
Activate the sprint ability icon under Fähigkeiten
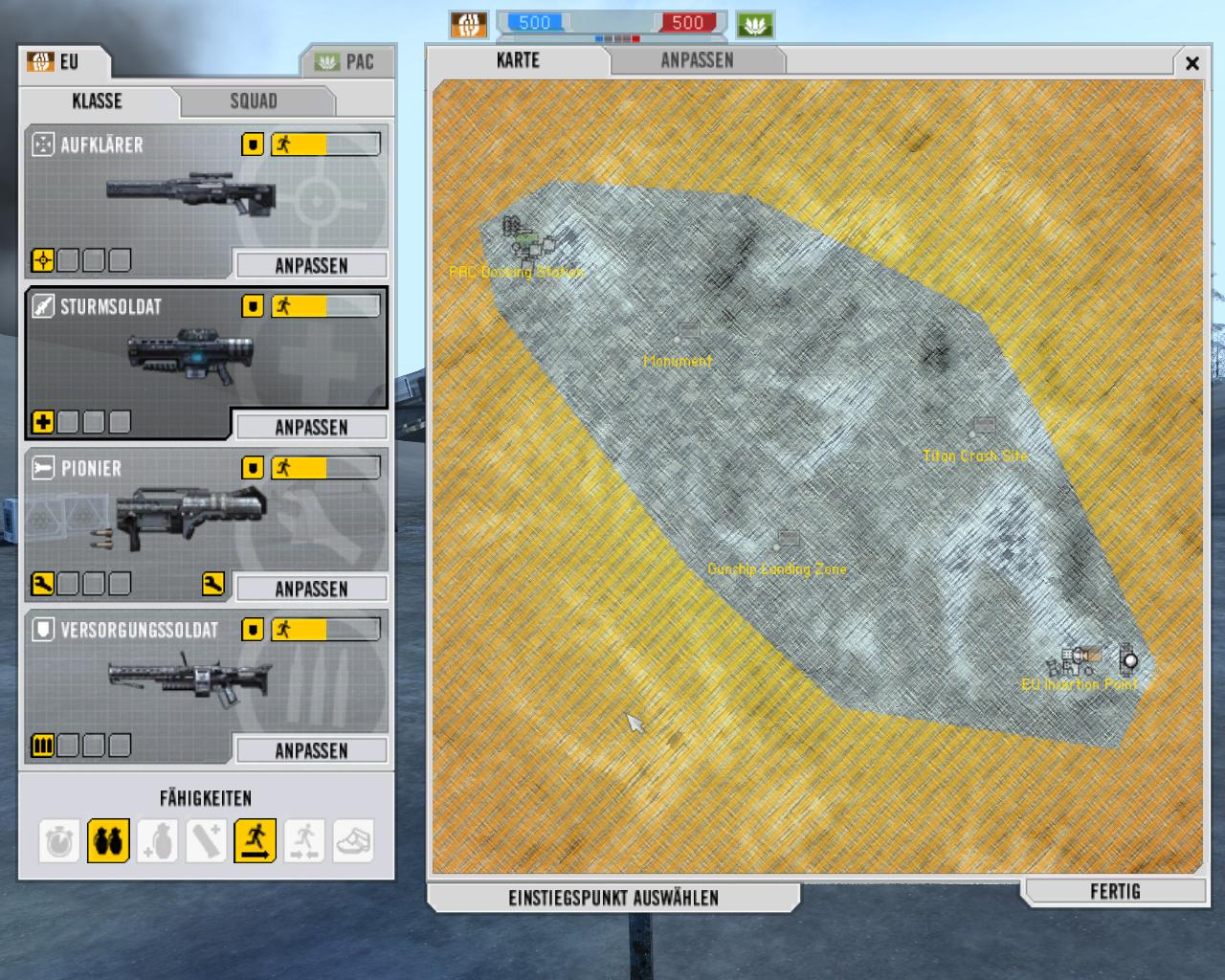click(x=255, y=841)
